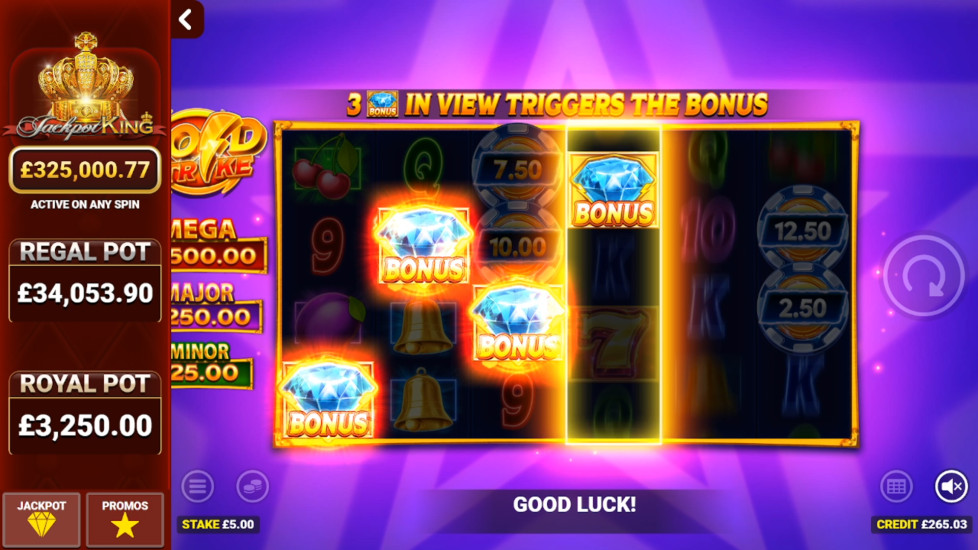Show the paytable grid icon
Image resolution: width=978 pixels, height=550 pixels.
(x=896, y=487)
